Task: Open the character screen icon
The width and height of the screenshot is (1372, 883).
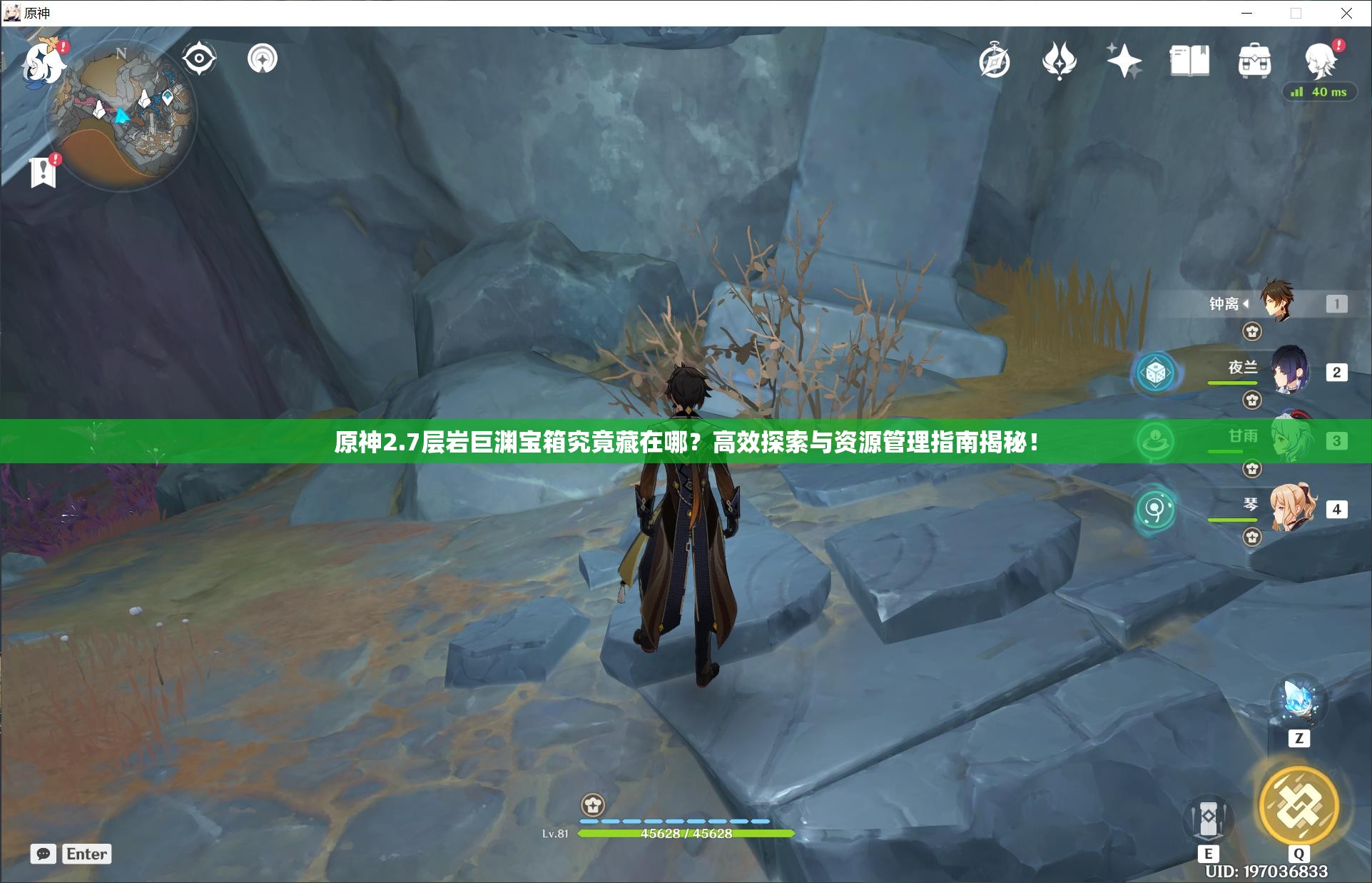Action: click(1320, 60)
